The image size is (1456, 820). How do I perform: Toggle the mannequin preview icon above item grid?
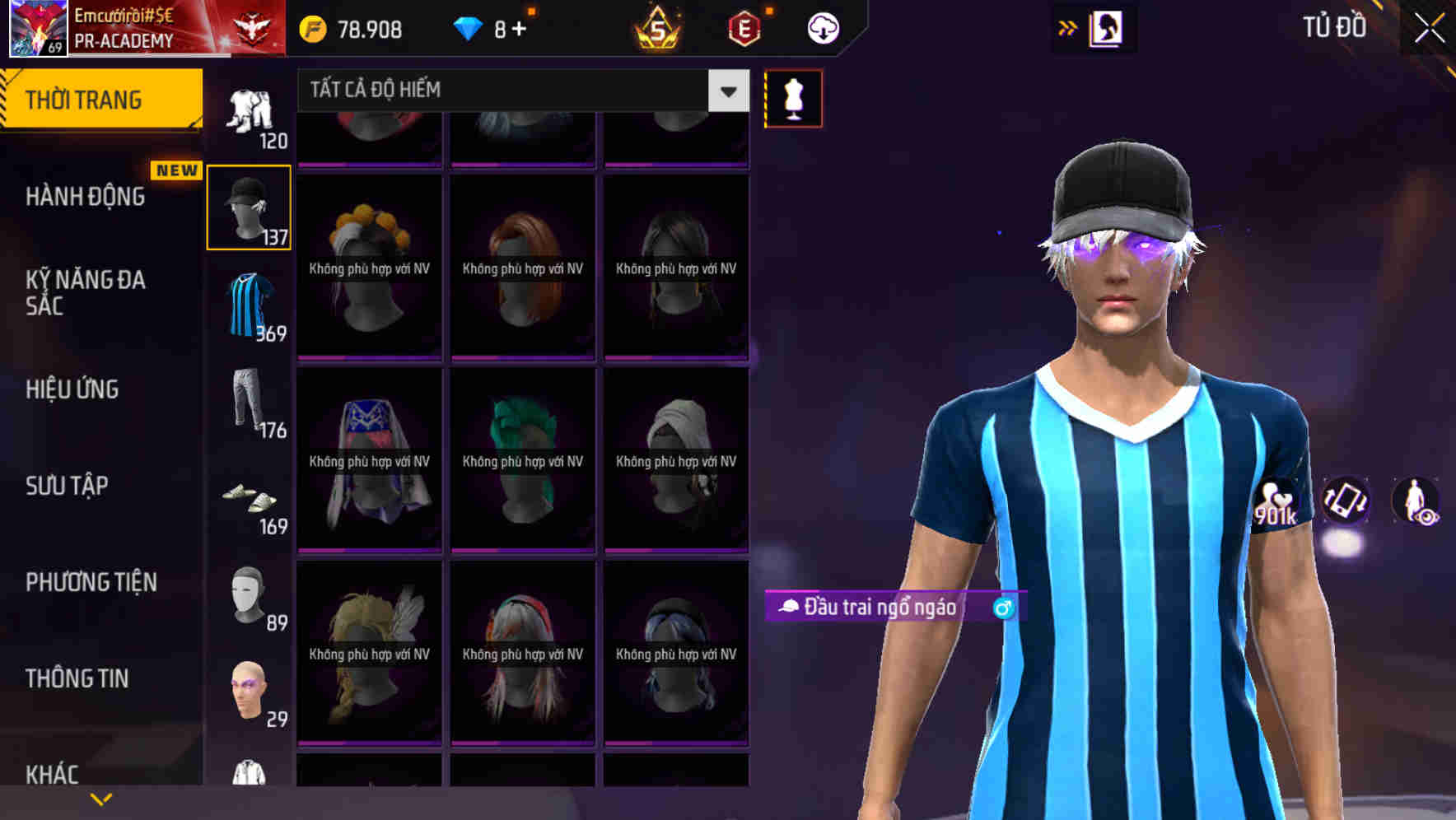tap(793, 97)
